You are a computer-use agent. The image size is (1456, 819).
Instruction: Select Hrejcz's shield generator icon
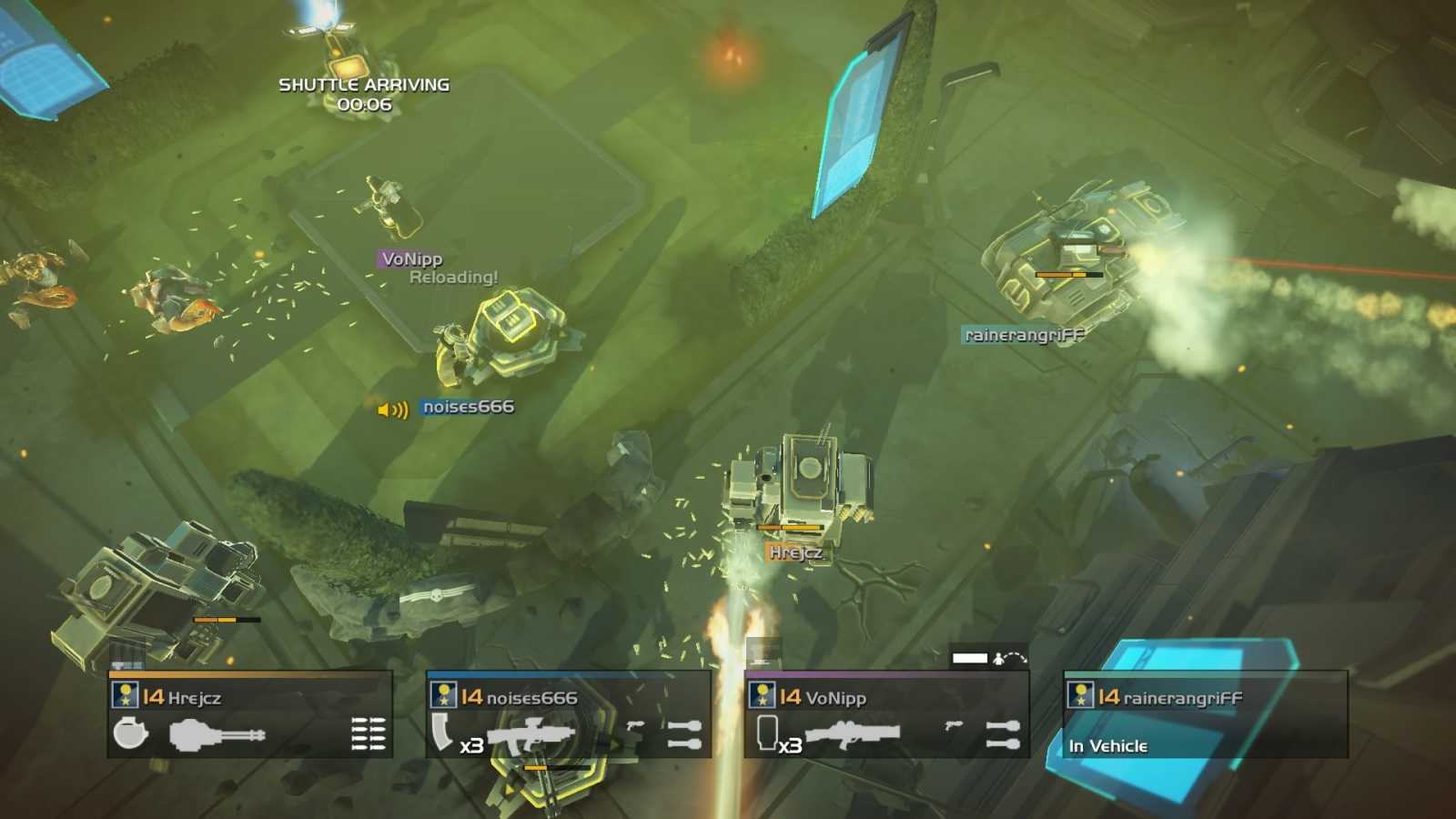point(128,733)
